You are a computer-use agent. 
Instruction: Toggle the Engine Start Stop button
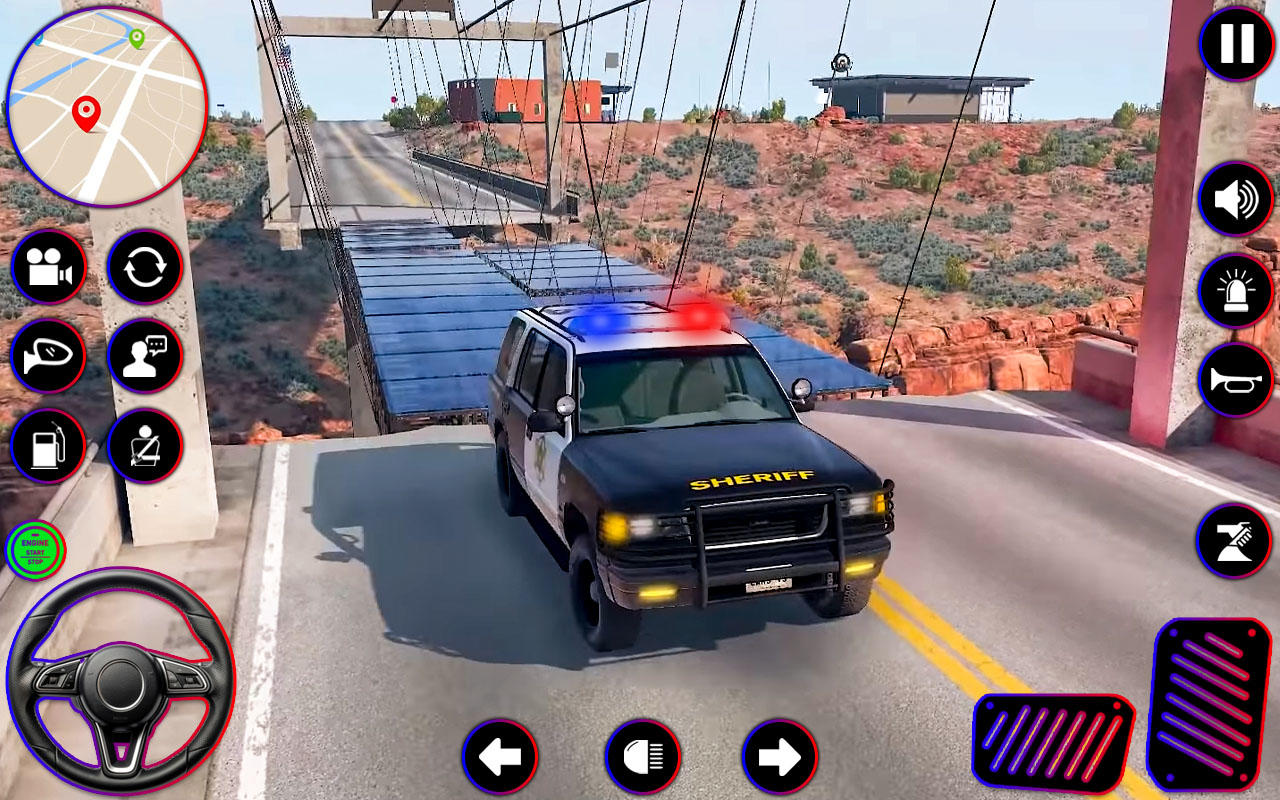pyautogui.click(x=37, y=549)
